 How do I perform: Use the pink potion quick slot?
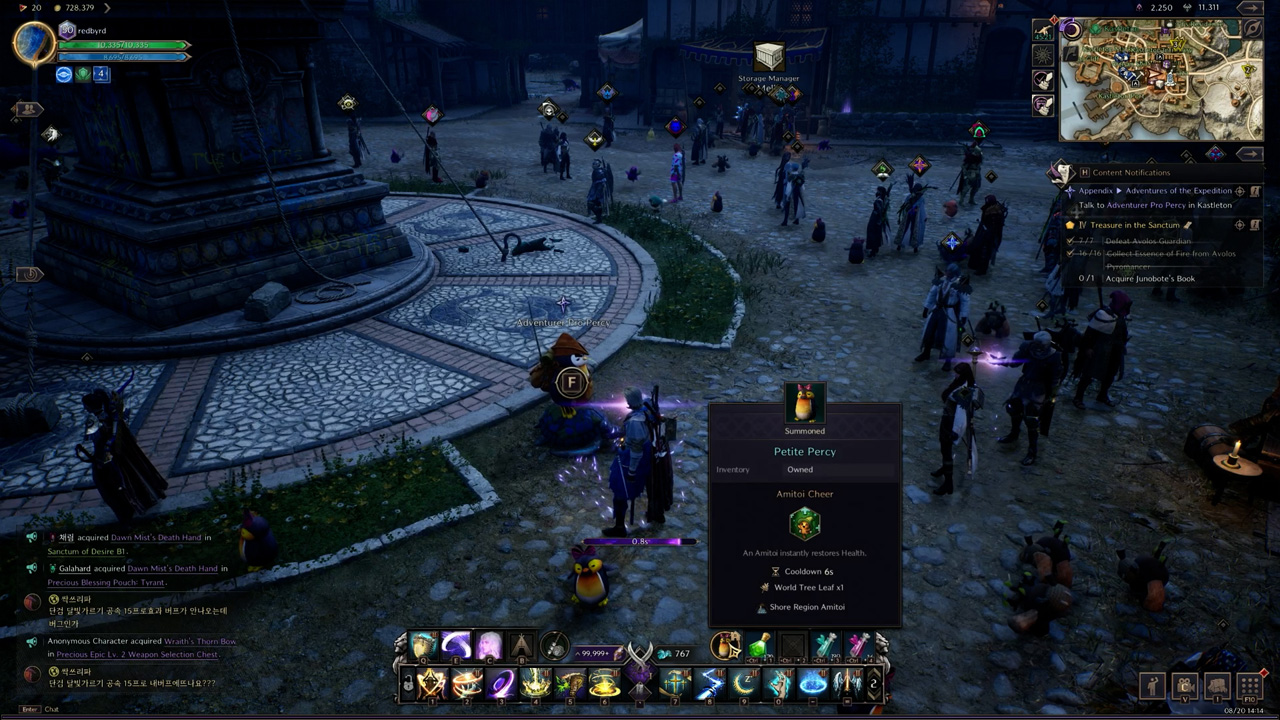(858, 646)
